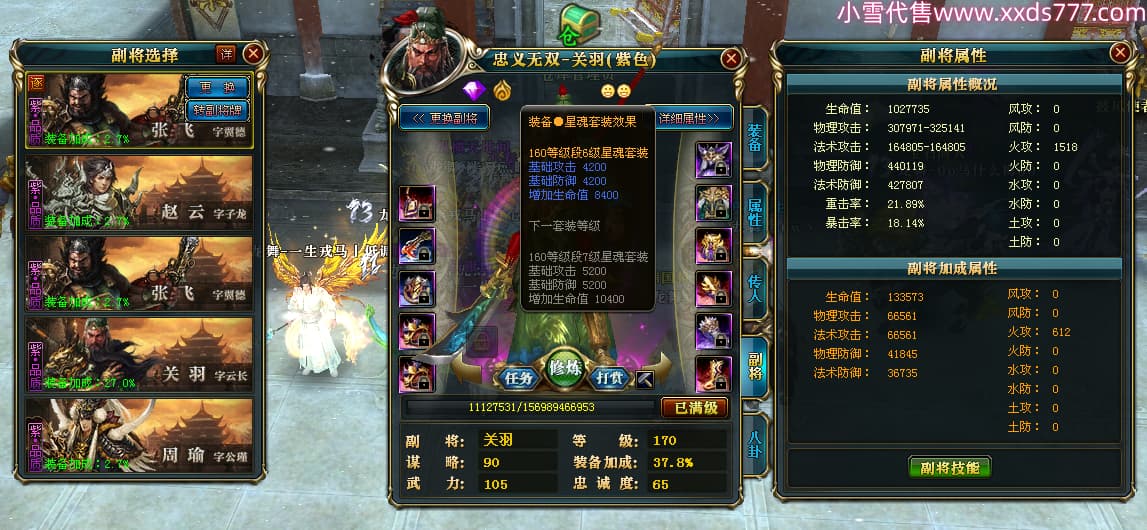Open the 任务 button under Guan Yu
Screen dimensions: 1147x530
[x=518, y=378]
